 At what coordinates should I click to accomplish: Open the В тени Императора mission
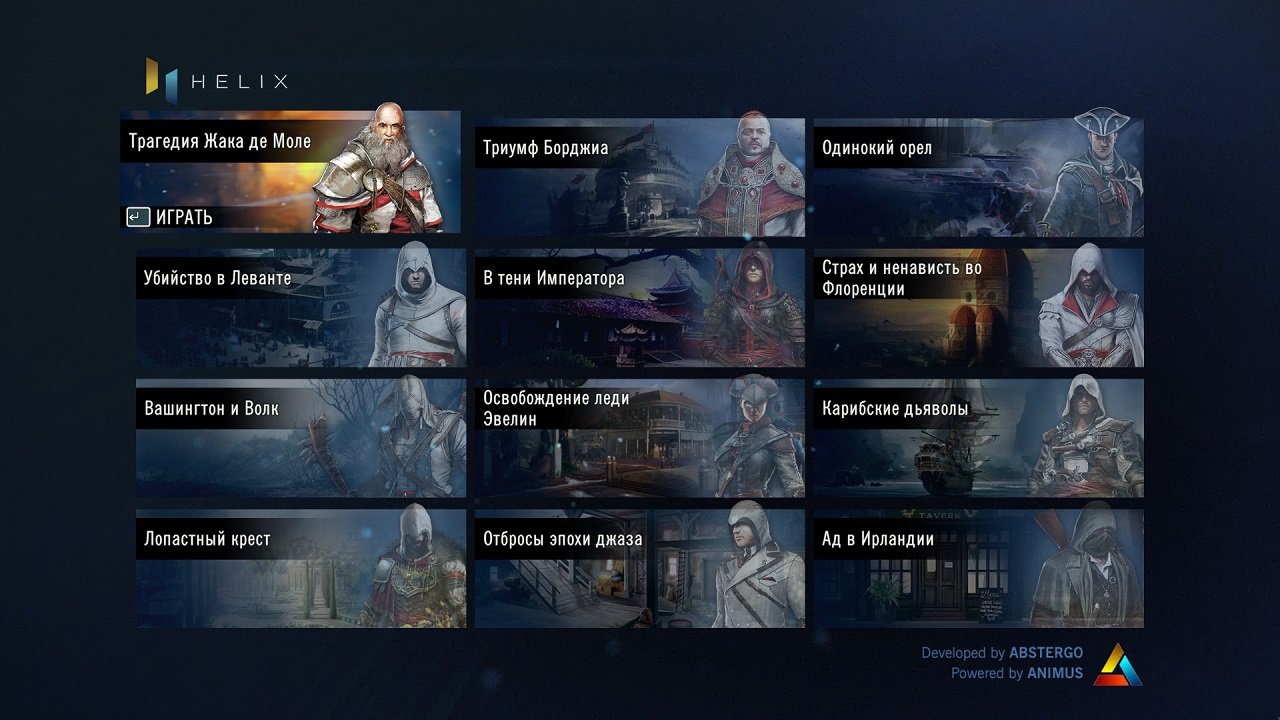tap(640, 307)
